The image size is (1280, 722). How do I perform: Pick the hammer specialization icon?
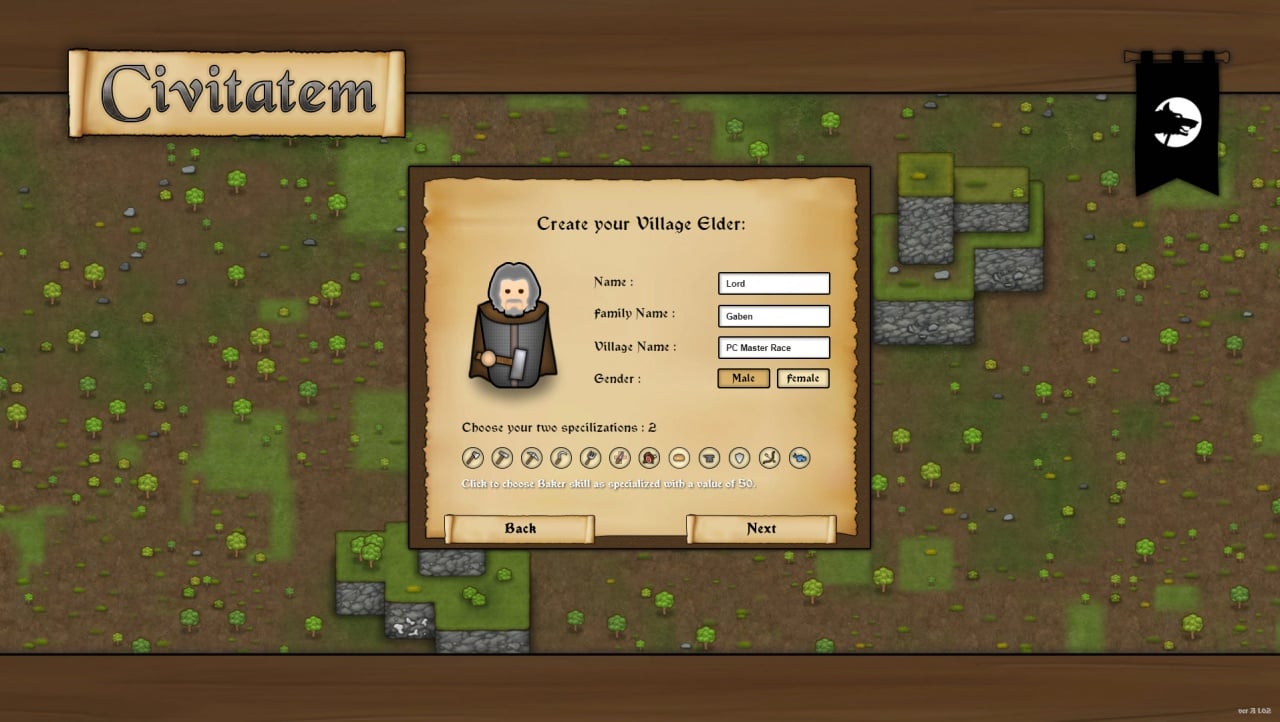[x=502, y=458]
